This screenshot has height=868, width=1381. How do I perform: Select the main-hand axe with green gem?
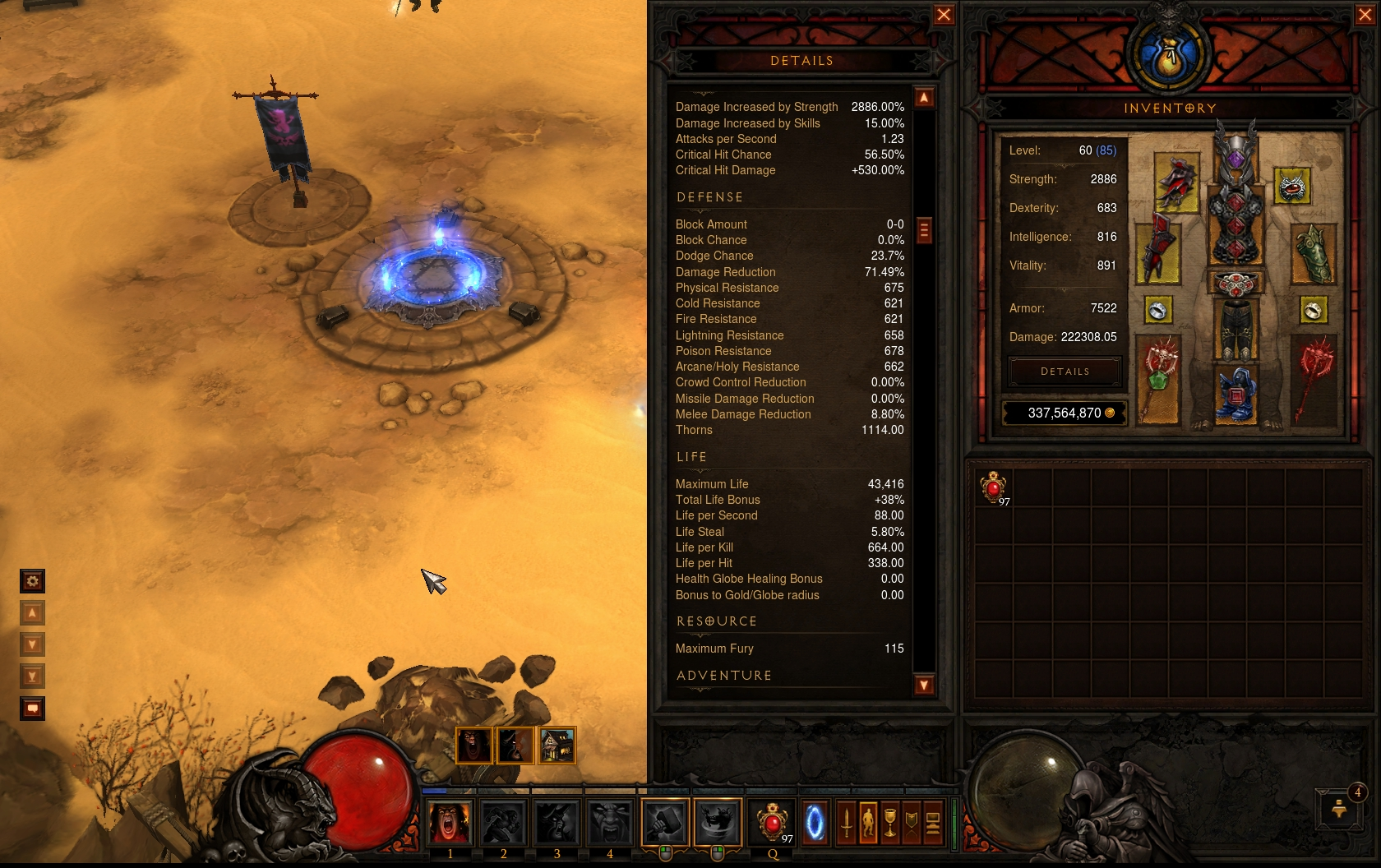tap(1159, 379)
